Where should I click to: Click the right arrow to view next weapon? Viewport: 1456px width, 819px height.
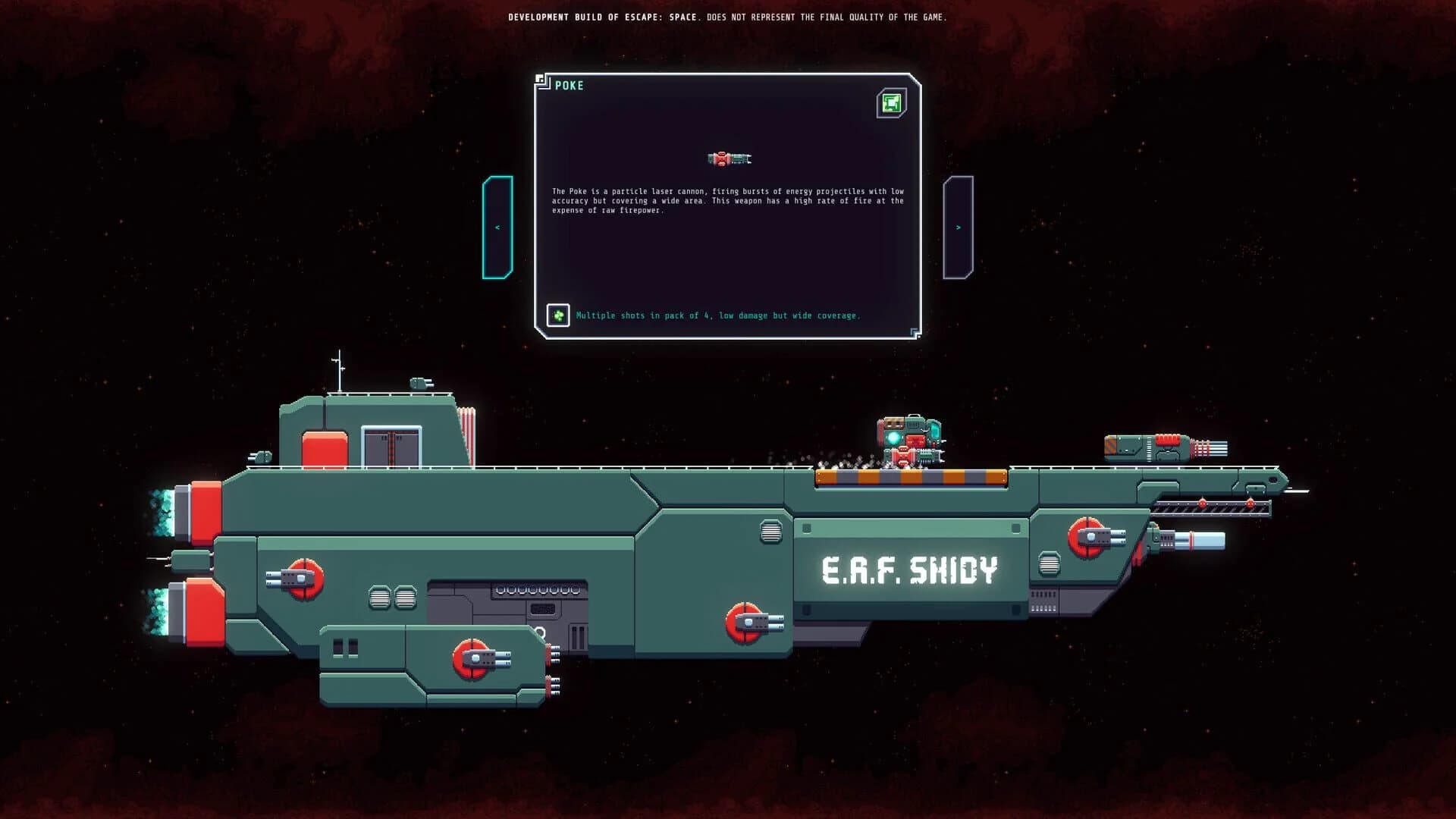click(959, 225)
